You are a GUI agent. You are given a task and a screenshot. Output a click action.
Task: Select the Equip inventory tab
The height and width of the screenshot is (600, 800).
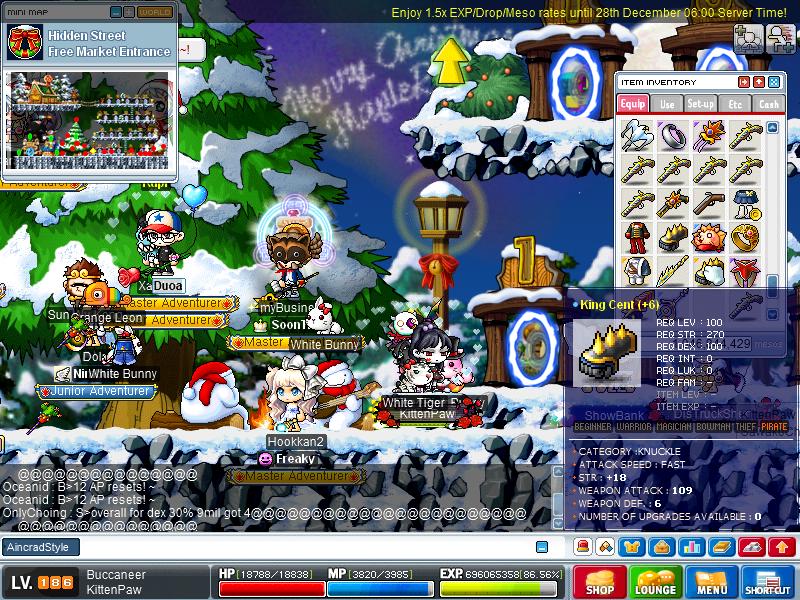pyautogui.click(x=633, y=103)
